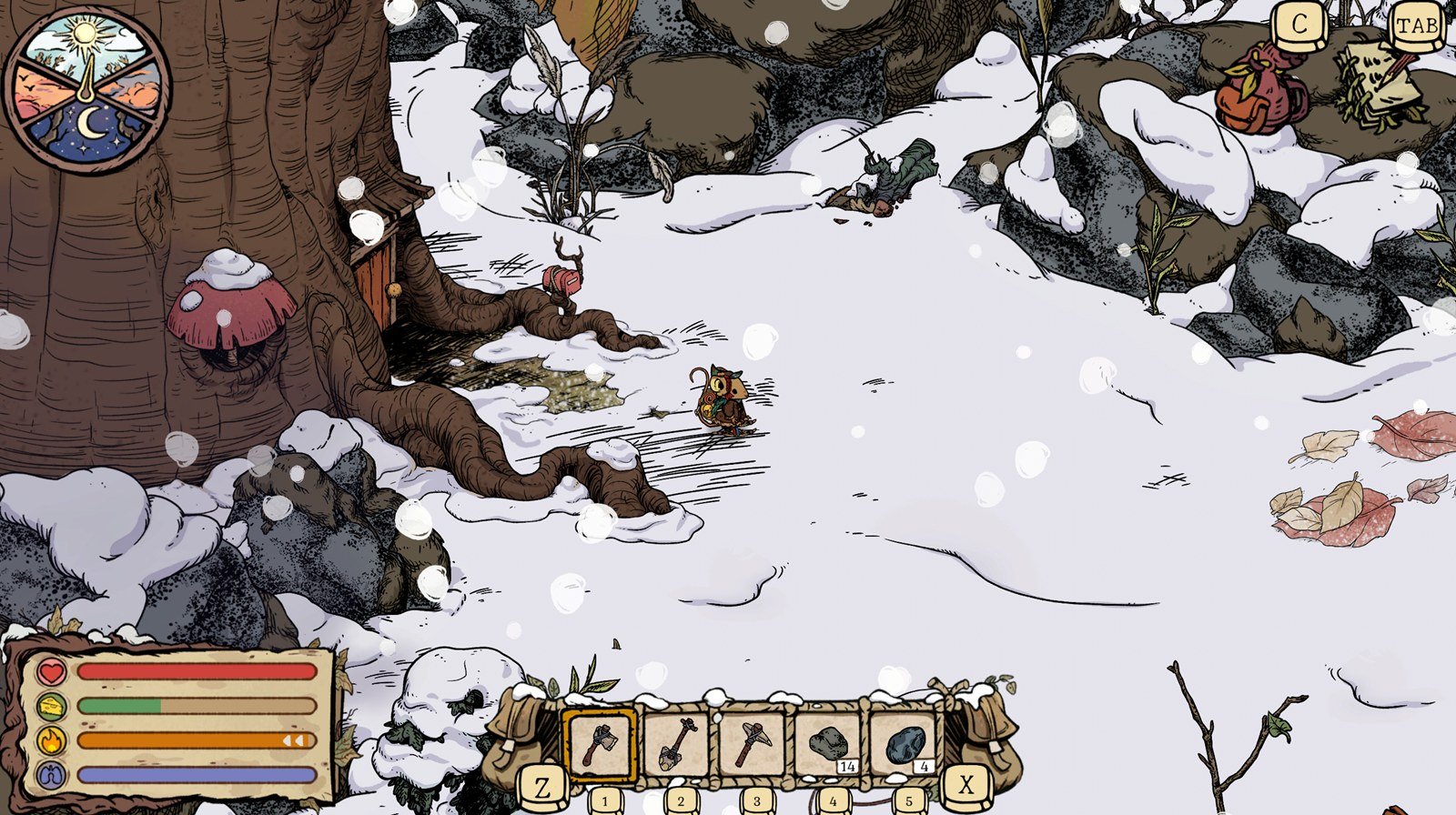
Task: Select the stone axe hotbar slot
Action: (x=599, y=743)
